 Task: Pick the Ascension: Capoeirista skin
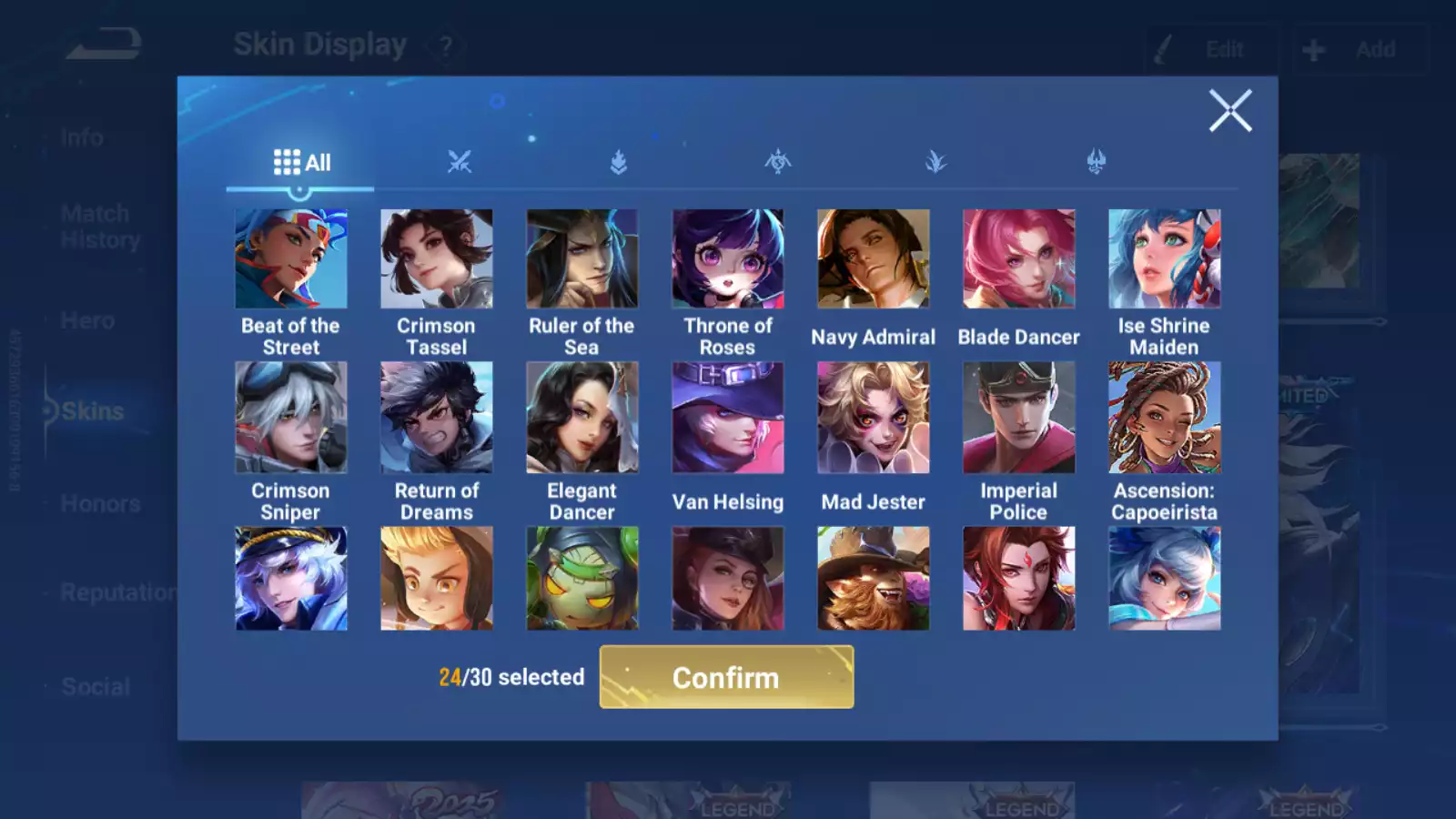coord(1165,418)
